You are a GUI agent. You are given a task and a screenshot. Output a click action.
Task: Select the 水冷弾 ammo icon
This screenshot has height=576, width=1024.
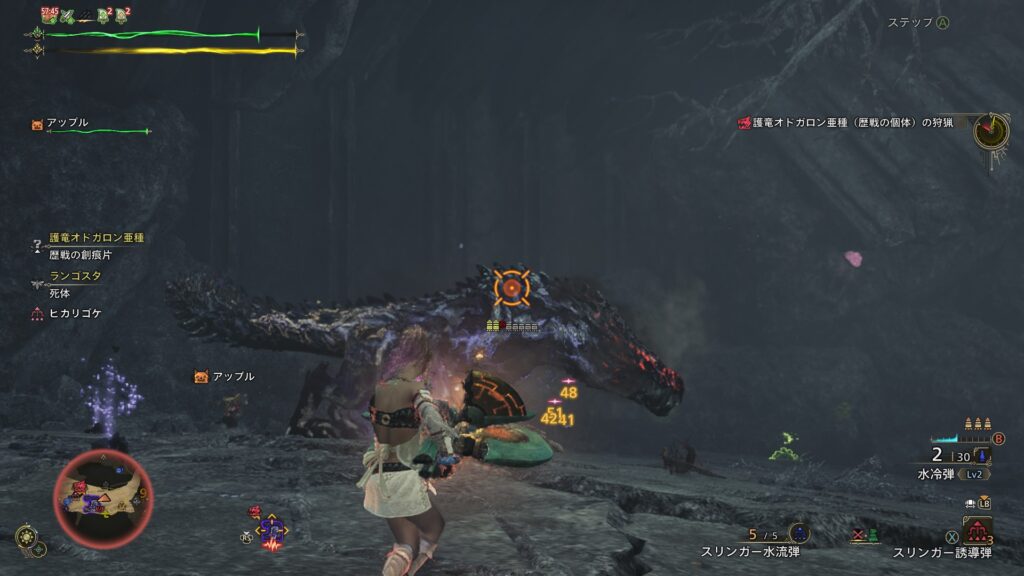pyautogui.click(x=985, y=457)
